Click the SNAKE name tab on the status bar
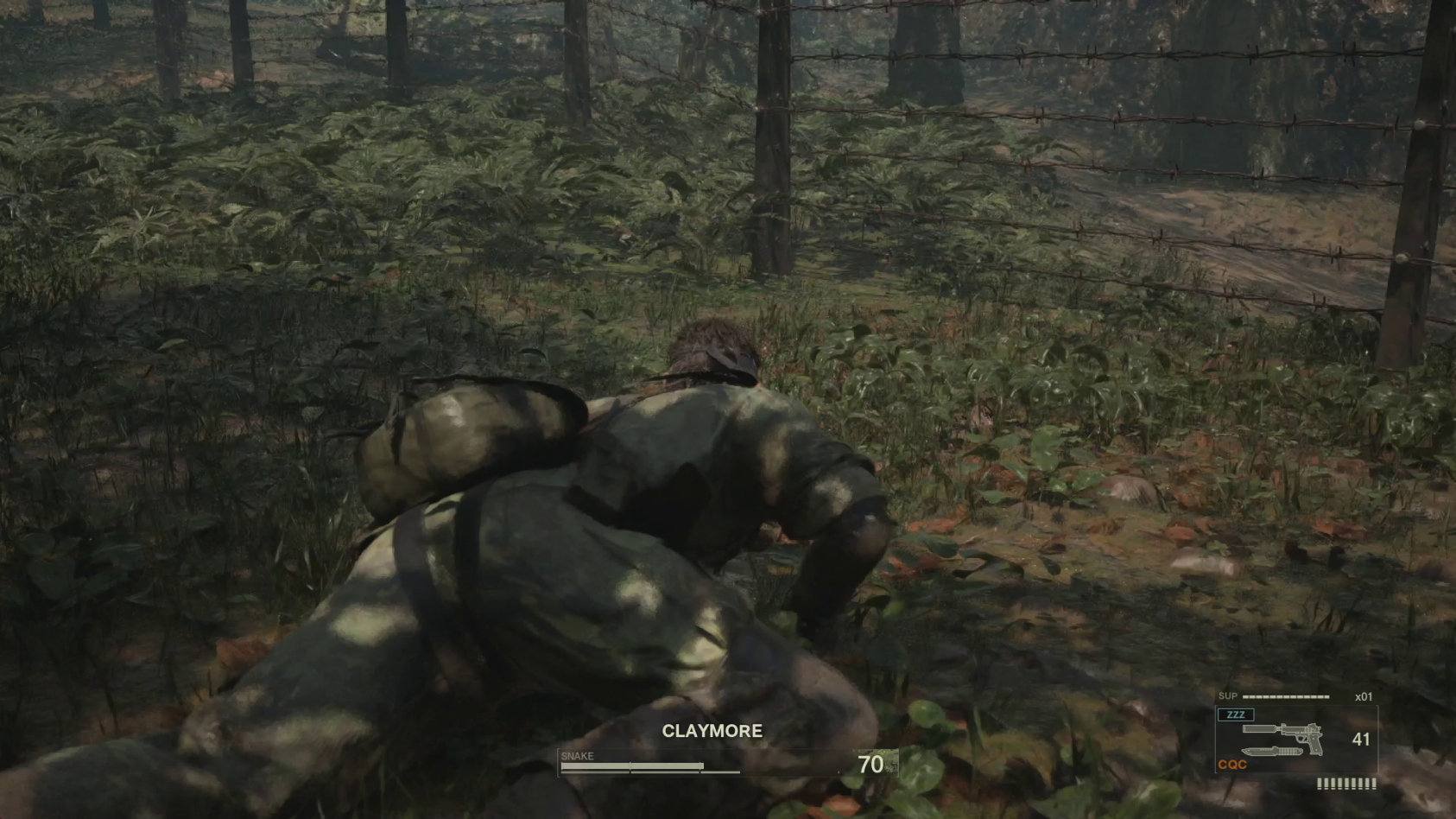The height and width of the screenshot is (819, 1456). (x=579, y=755)
